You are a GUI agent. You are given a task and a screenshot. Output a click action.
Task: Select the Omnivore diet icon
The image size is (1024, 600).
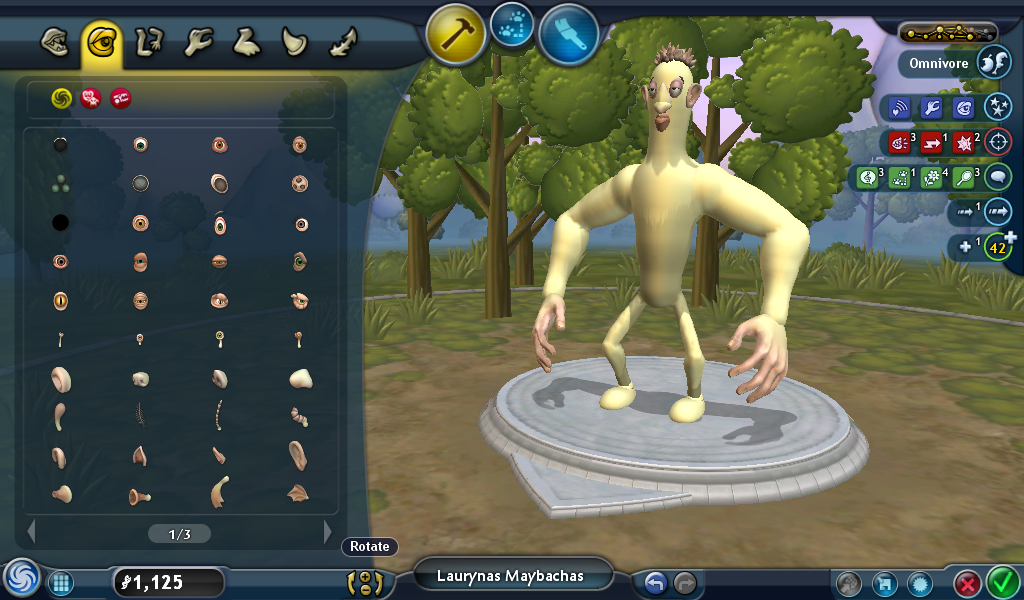(993, 62)
